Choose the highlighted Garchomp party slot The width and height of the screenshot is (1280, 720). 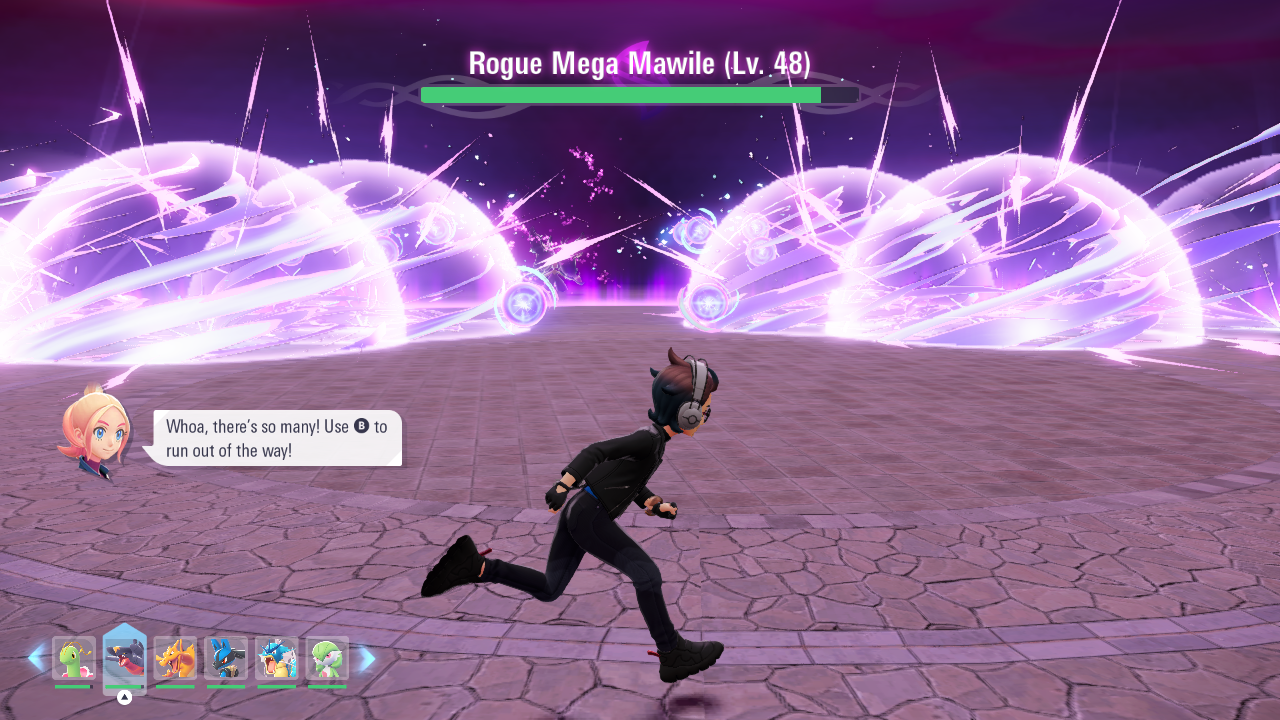pyautogui.click(x=125, y=658)
